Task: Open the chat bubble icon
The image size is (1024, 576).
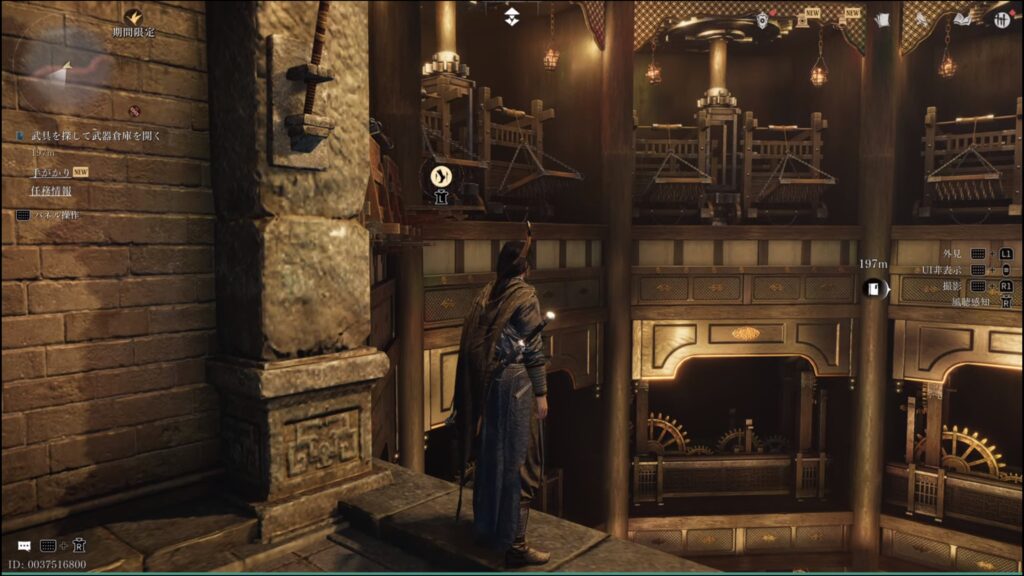Action: [x=23, y=546]
